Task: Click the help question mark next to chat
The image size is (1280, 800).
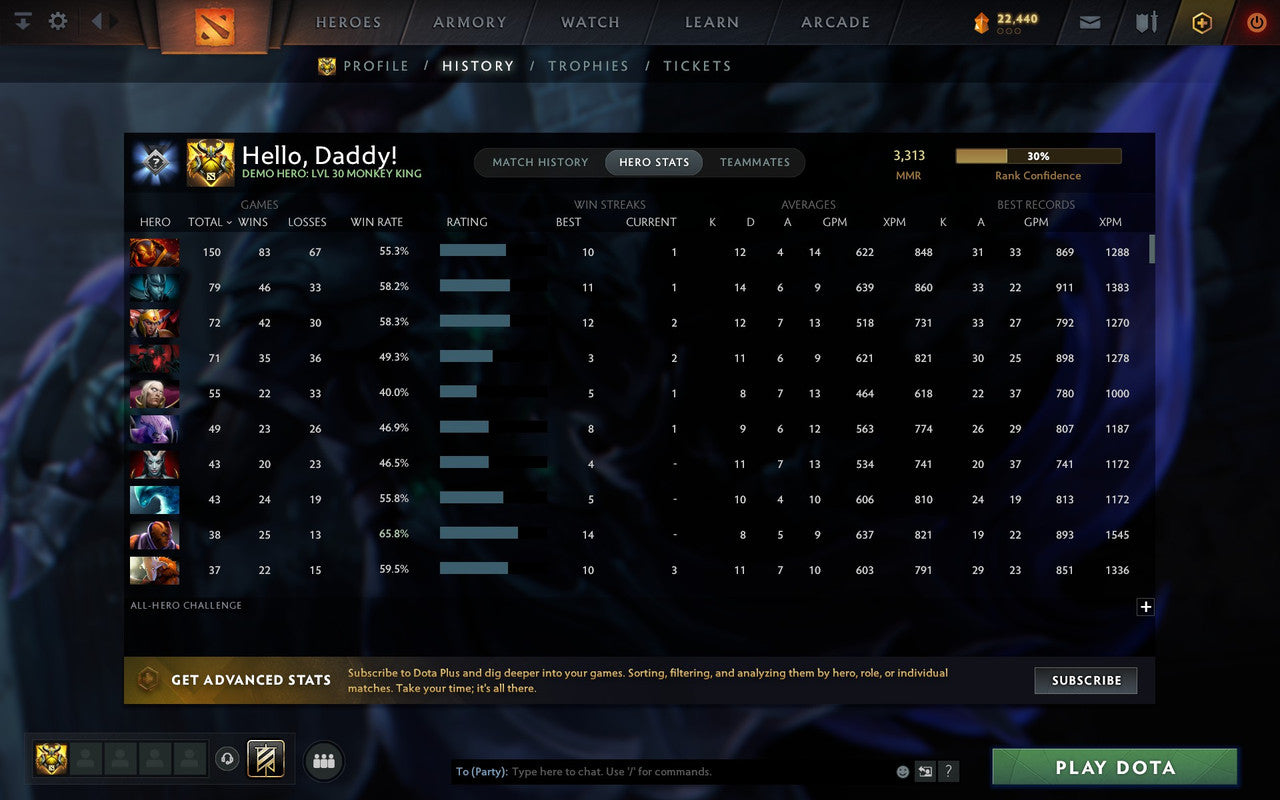Action: pos(948,771)
